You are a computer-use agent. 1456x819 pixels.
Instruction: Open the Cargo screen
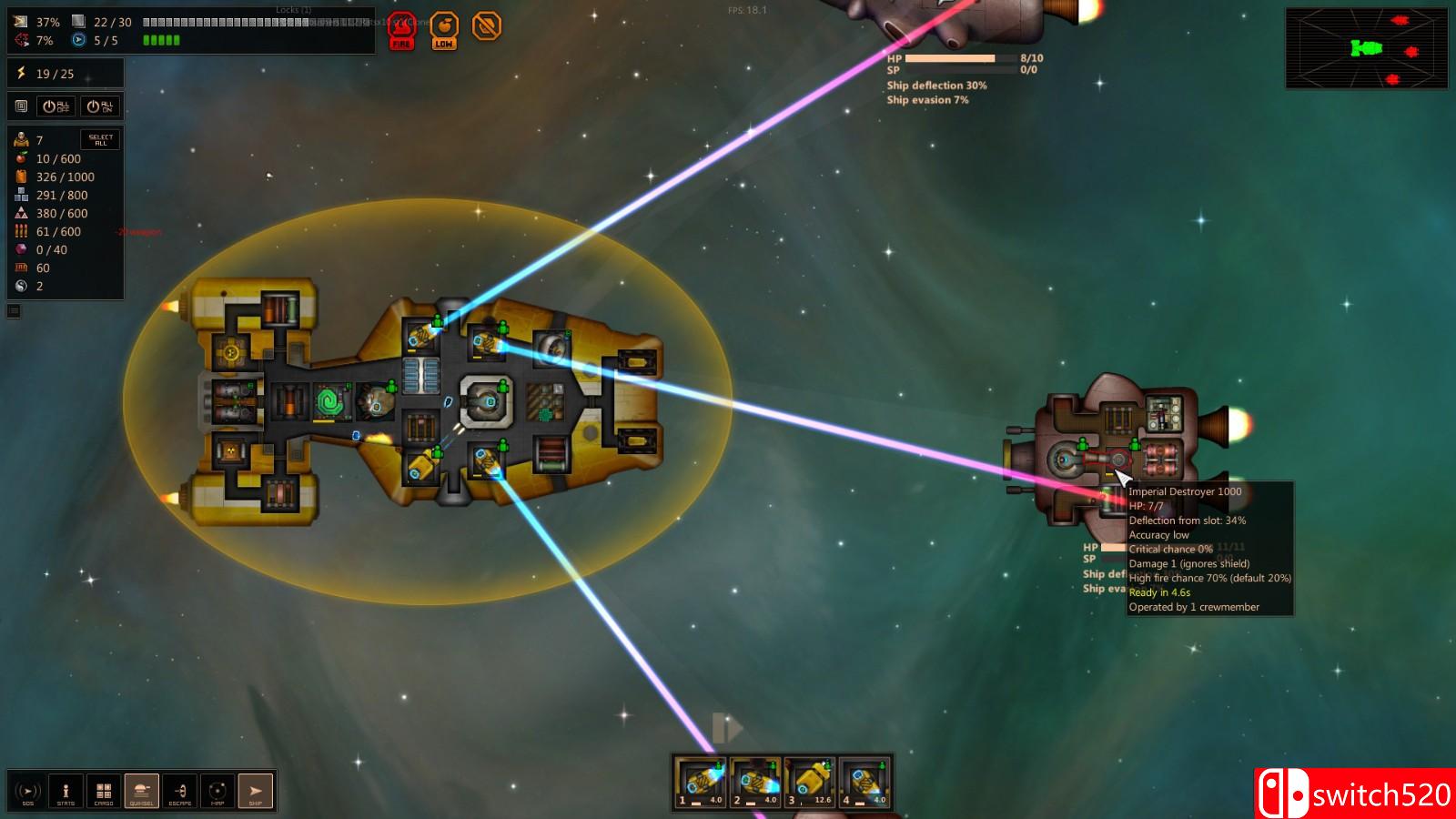[104, 791]
